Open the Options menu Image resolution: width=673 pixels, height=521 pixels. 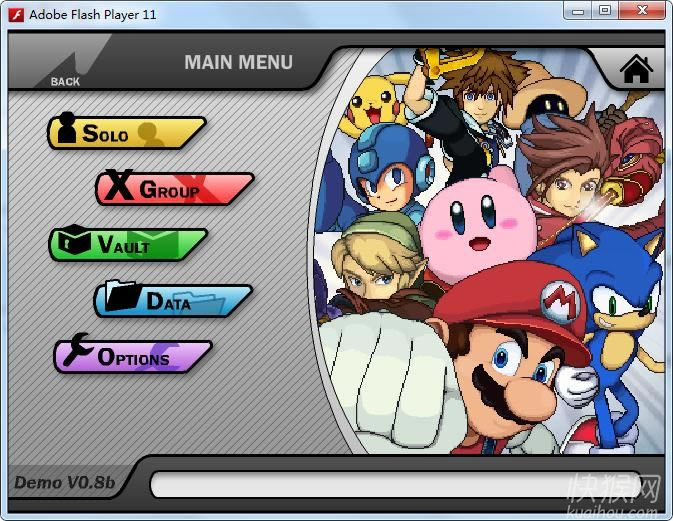(x=131, y=357)
